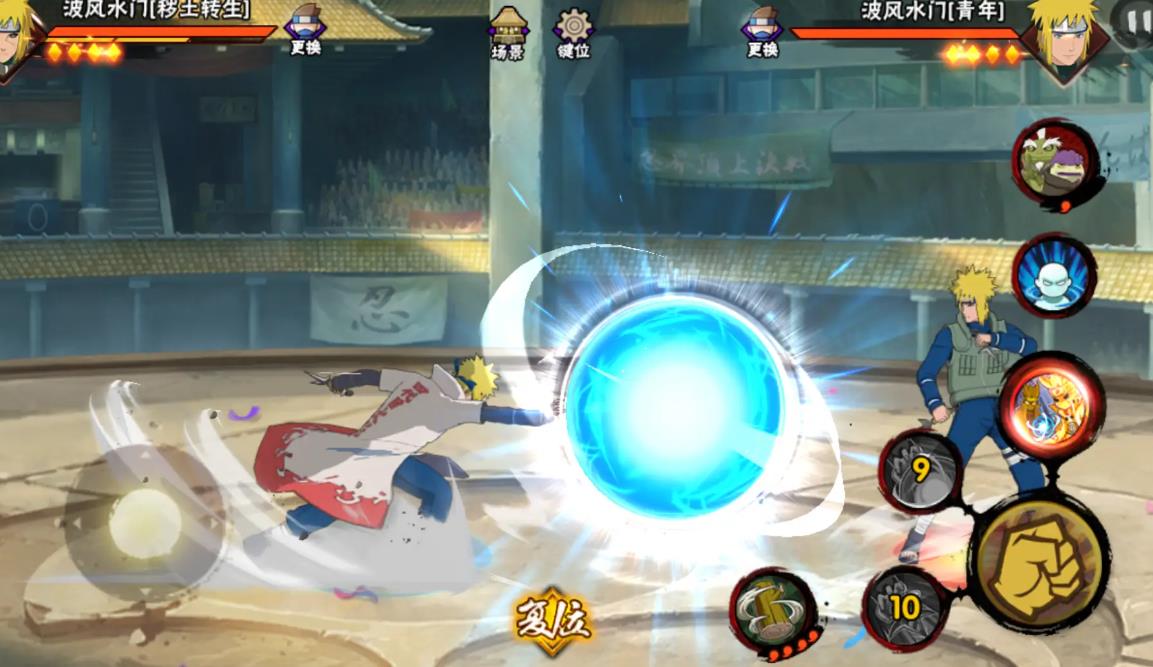The width and height of the screenshot is (1153, 667).
Task: Open the 场景 scene selector
Action: [x=508, y=32]
